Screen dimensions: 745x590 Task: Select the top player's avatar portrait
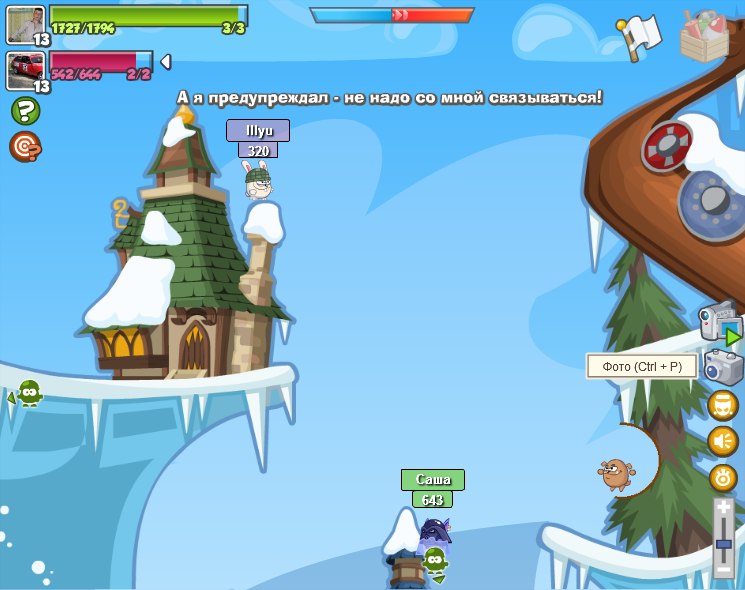(x=25, y=25)
